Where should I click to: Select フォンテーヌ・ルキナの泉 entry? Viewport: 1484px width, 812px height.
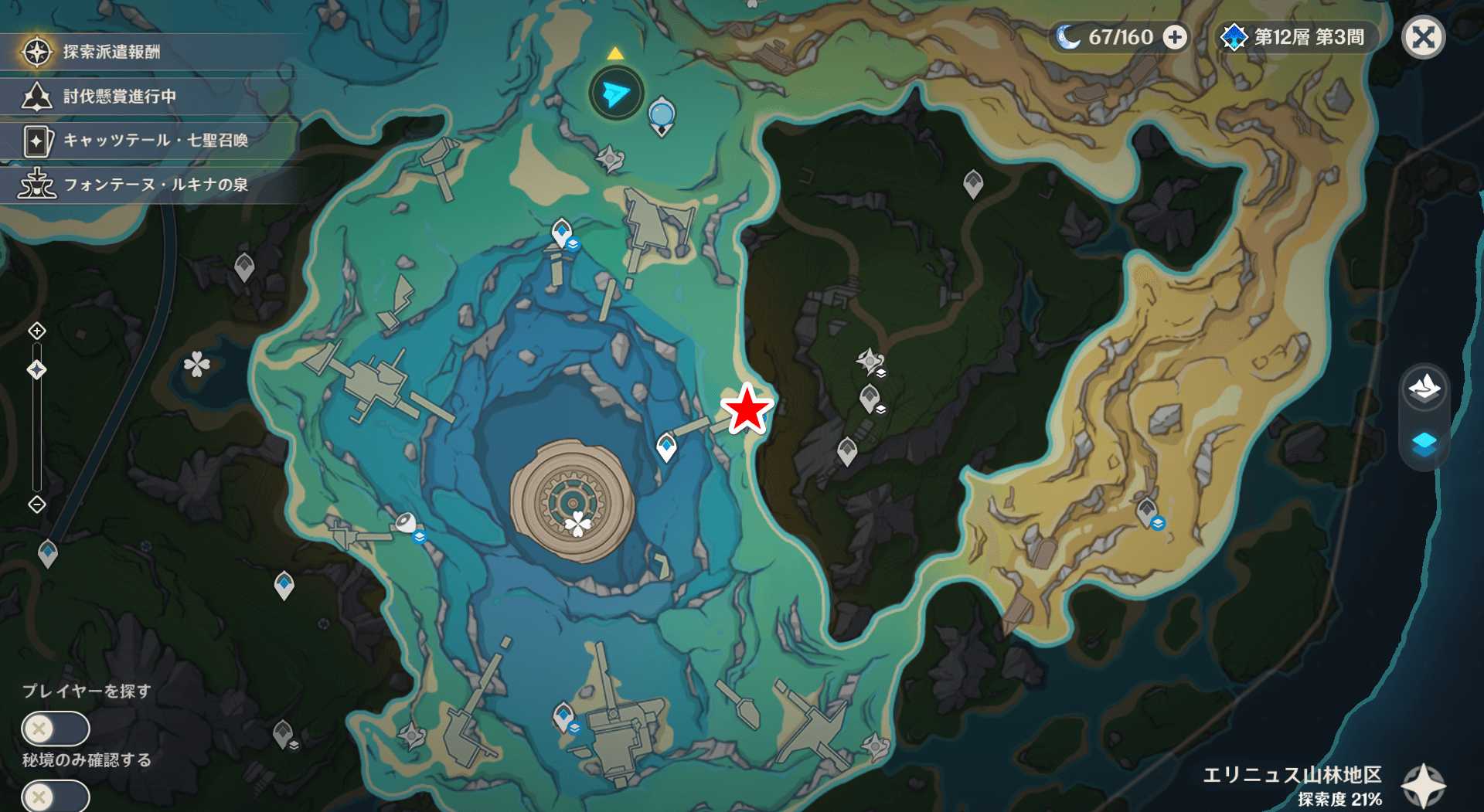(x=155, y=184)
